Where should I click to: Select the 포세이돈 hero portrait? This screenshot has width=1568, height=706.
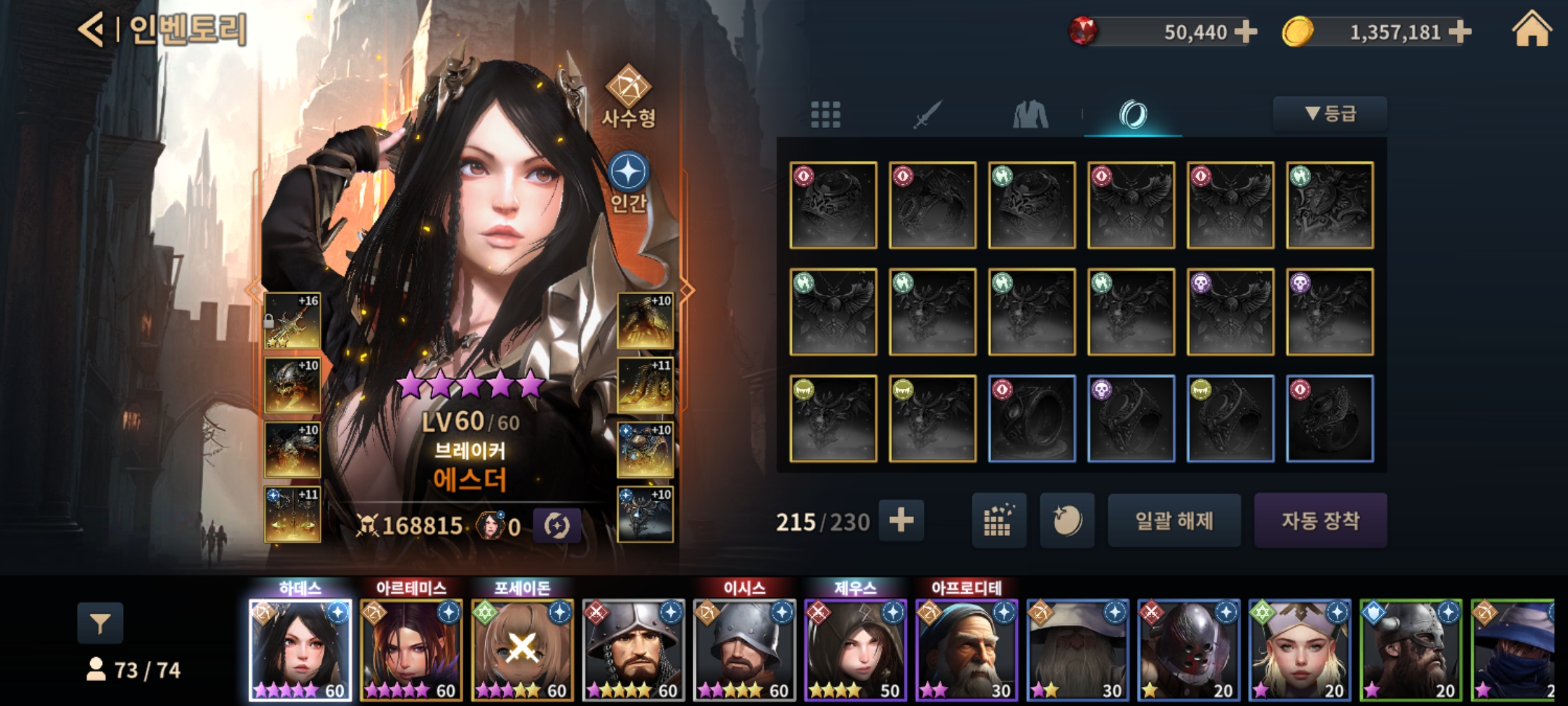pyautogui.click(x=522, y=650)
